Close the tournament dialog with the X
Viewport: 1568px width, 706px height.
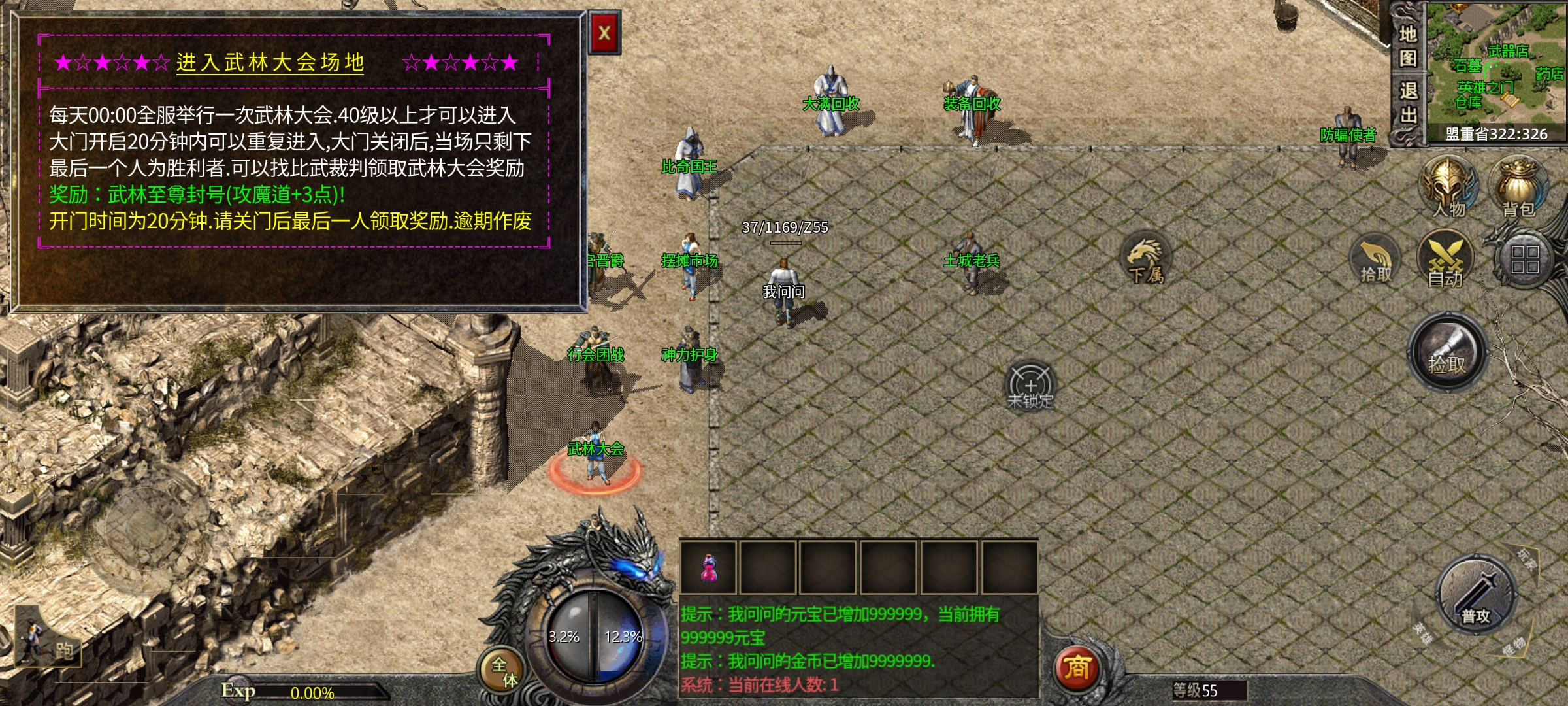pyautogui.click(x=604, y=33)
